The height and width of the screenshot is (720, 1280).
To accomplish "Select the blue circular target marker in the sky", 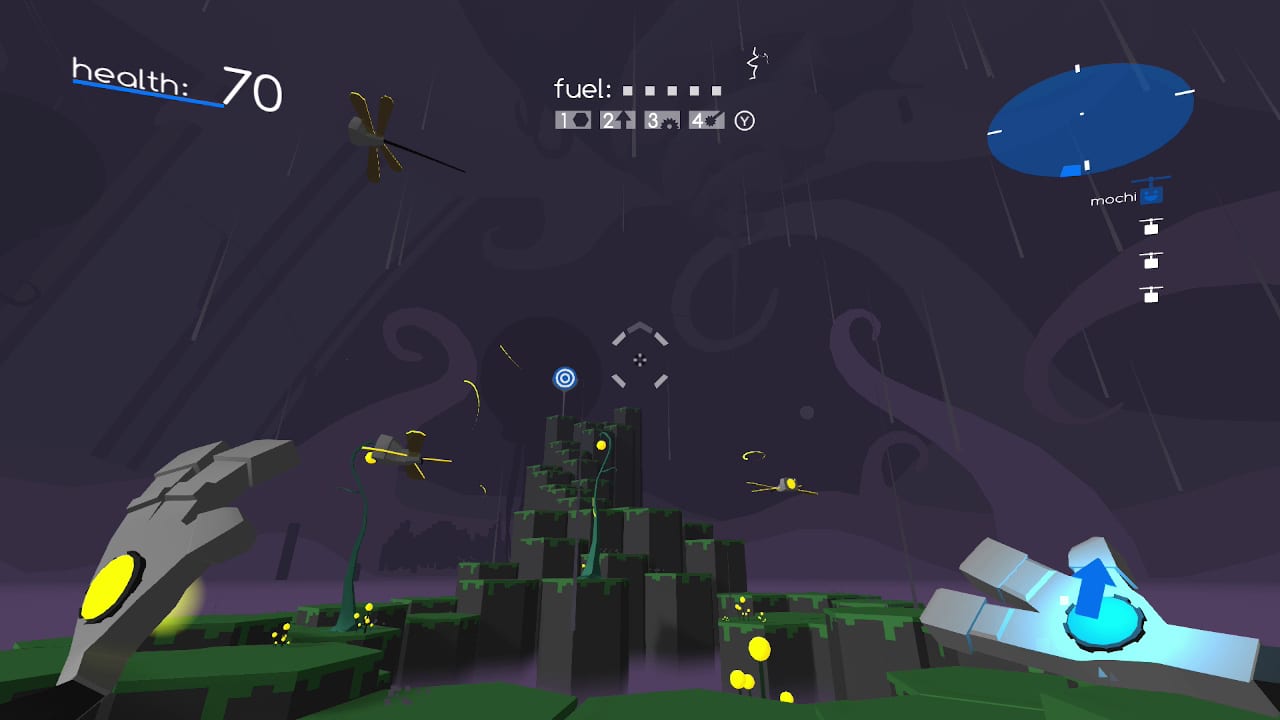I will 566,378.
